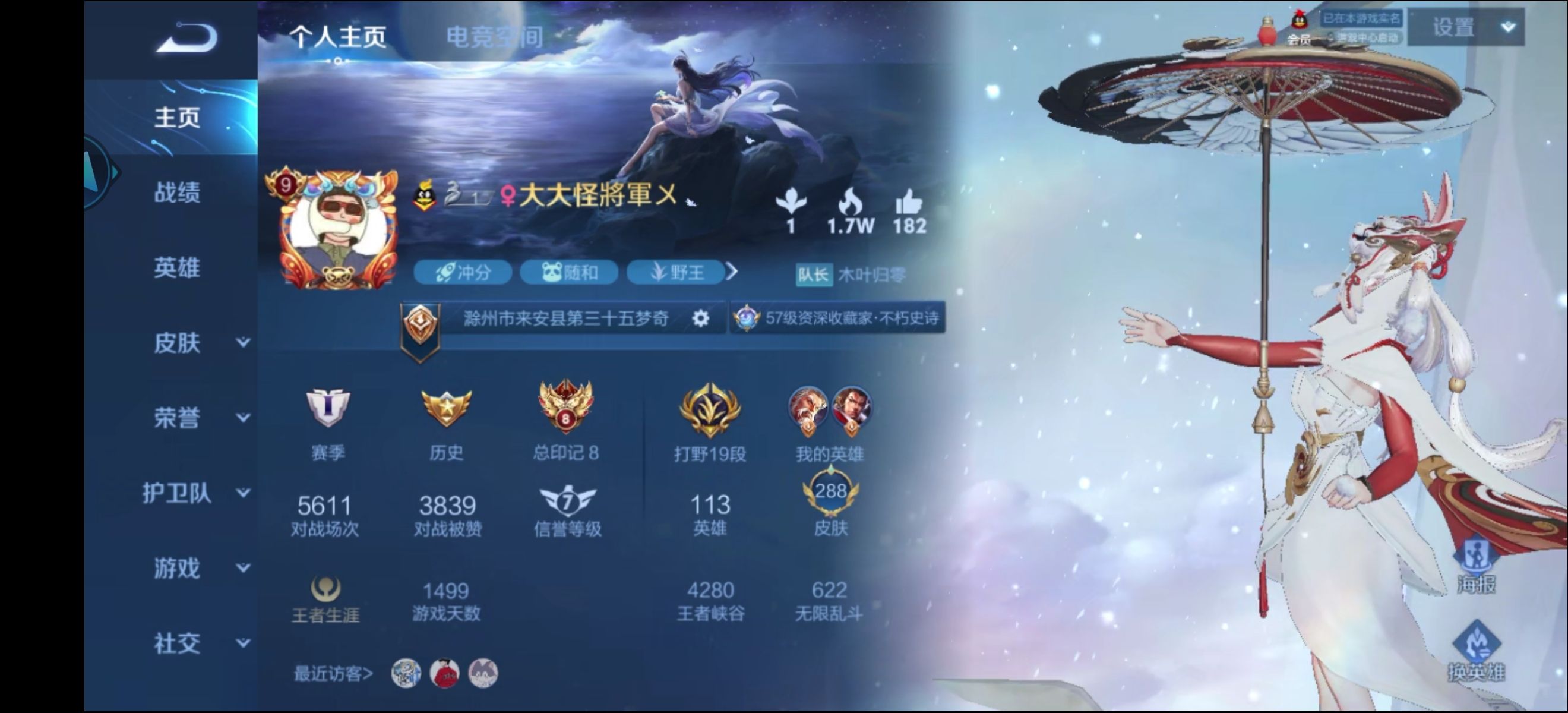Expand more tags with arrow after 野王

tap(731, 273)
